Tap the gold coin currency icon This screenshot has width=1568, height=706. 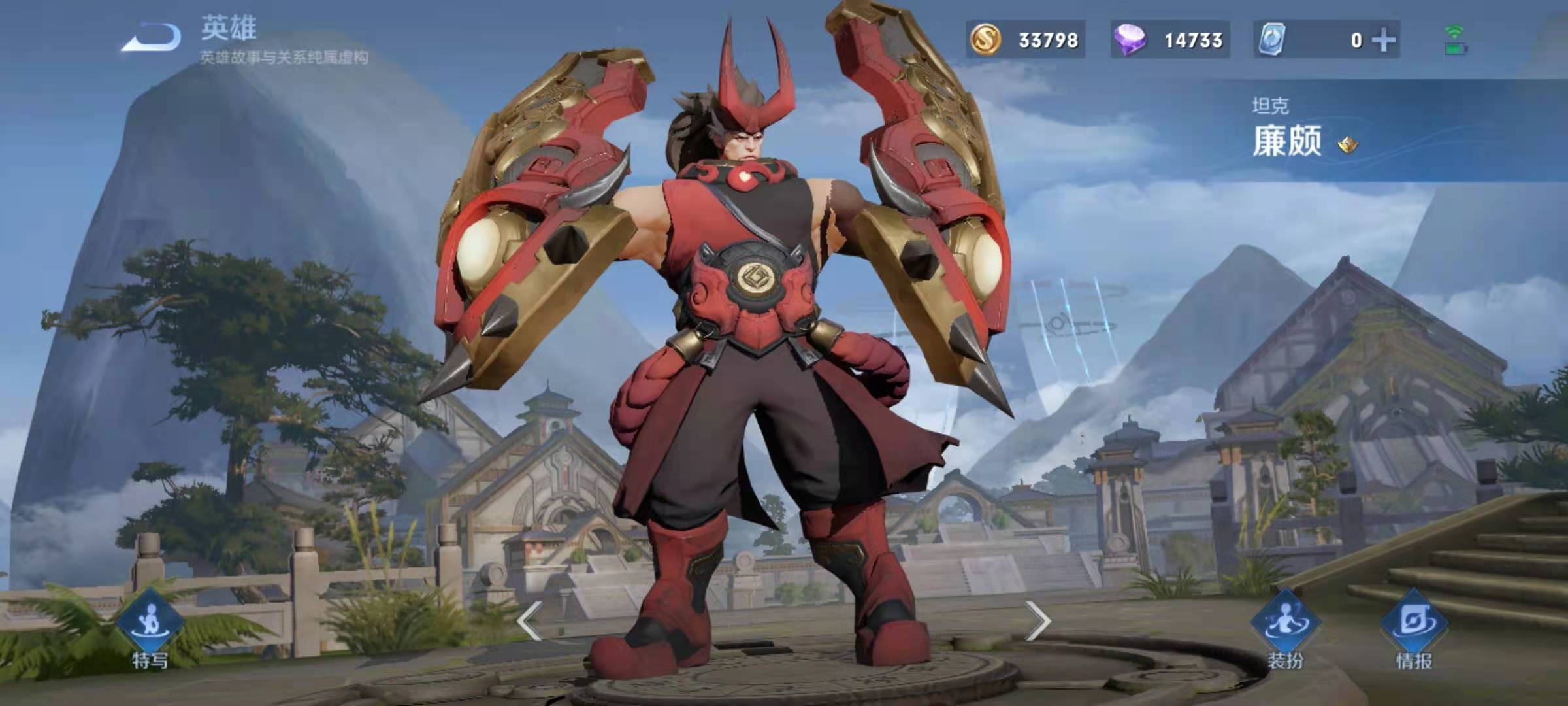coord(985,40)
